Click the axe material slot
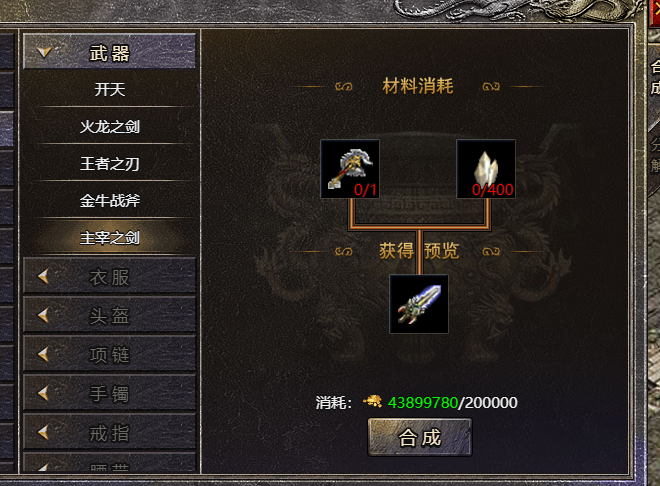 pyautogui.click(x=350, y=169)
